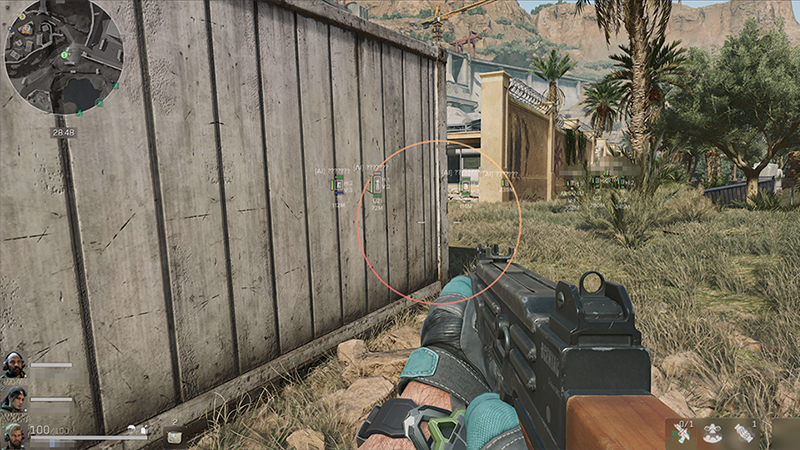
Task: Use the armor plate item slot
Action: 173,434
